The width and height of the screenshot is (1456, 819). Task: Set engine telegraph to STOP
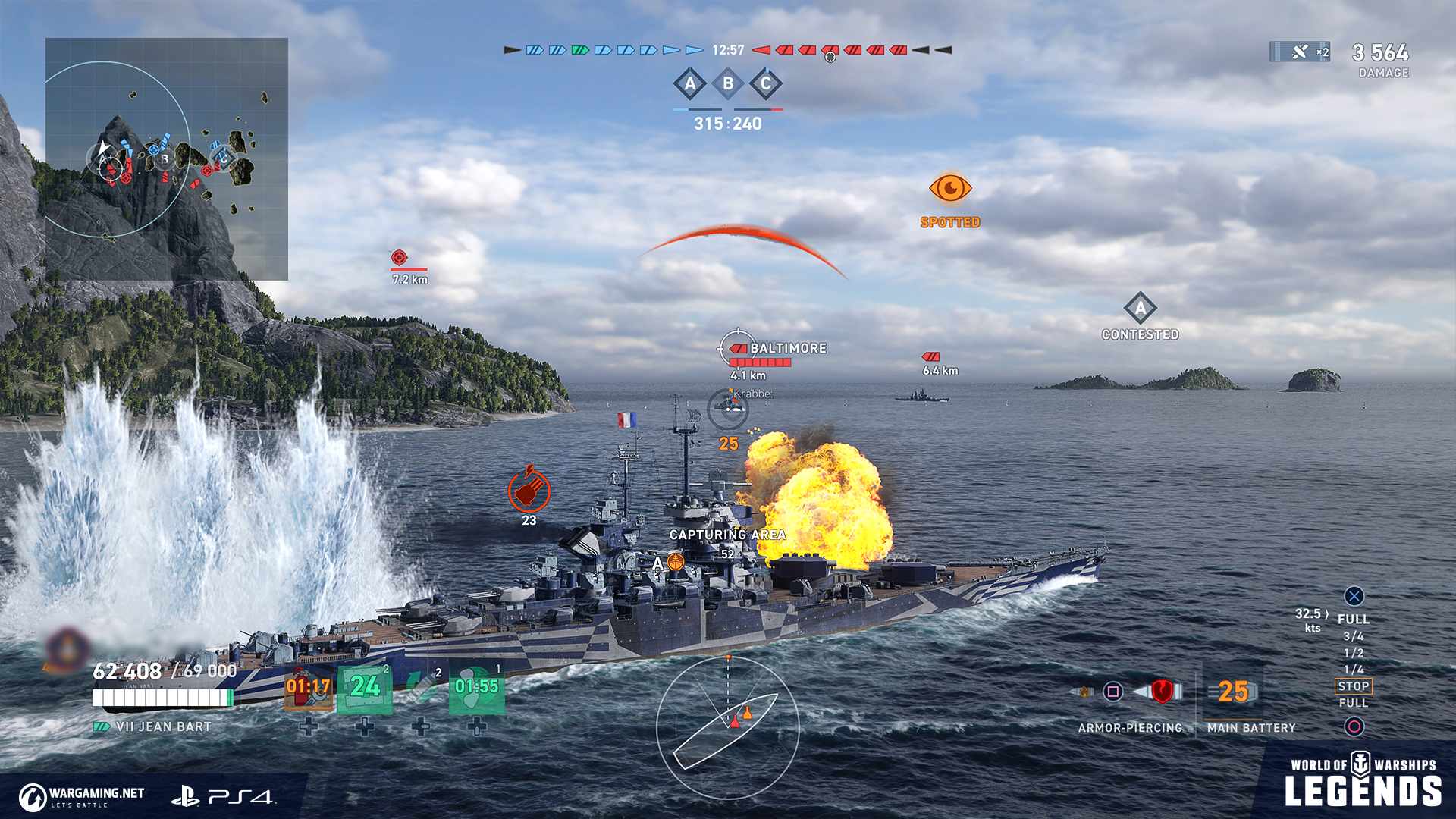(x=1354, y=686)
